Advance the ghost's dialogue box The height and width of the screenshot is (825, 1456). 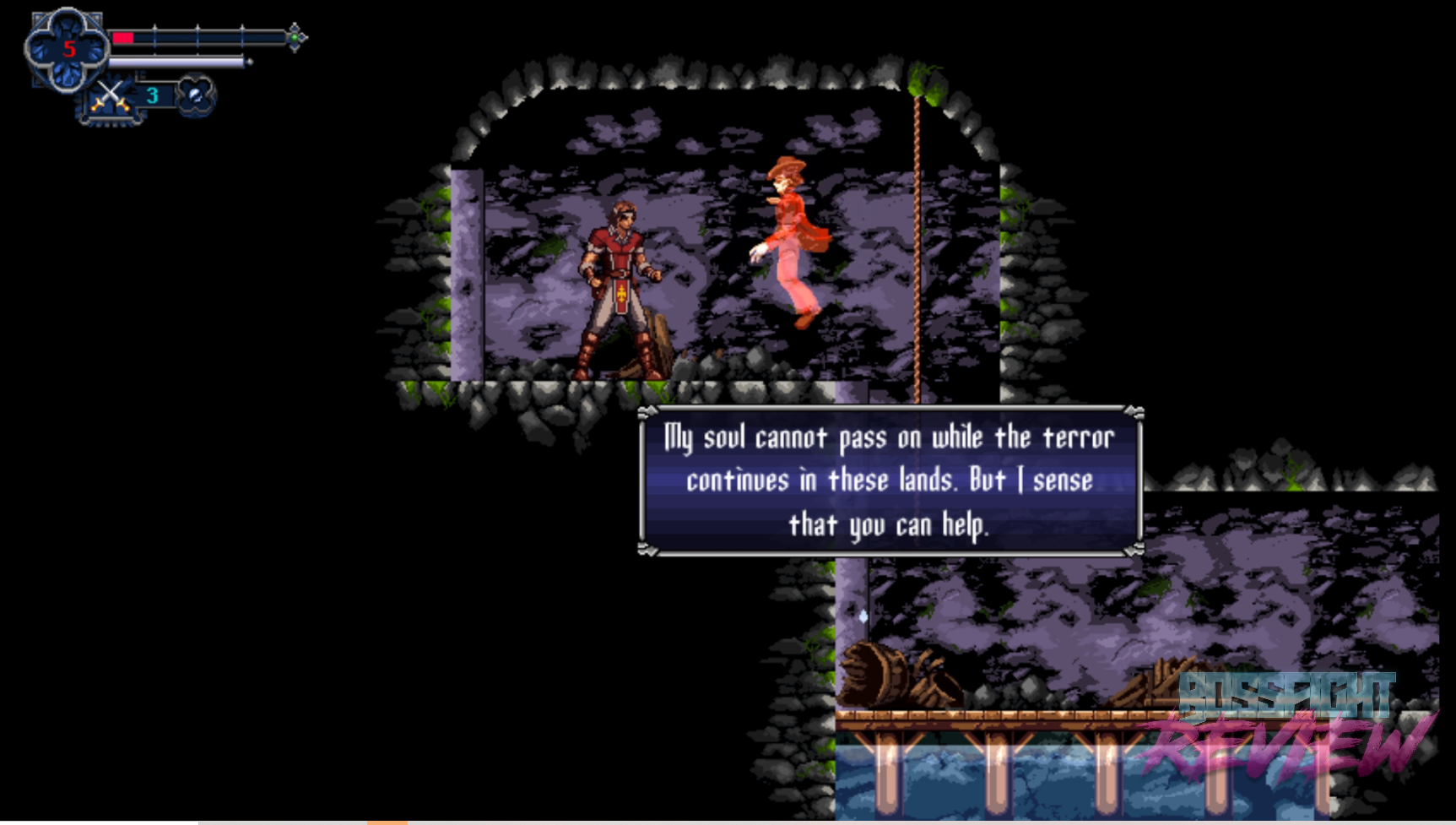pyautogui.click(x=890, y=480)
